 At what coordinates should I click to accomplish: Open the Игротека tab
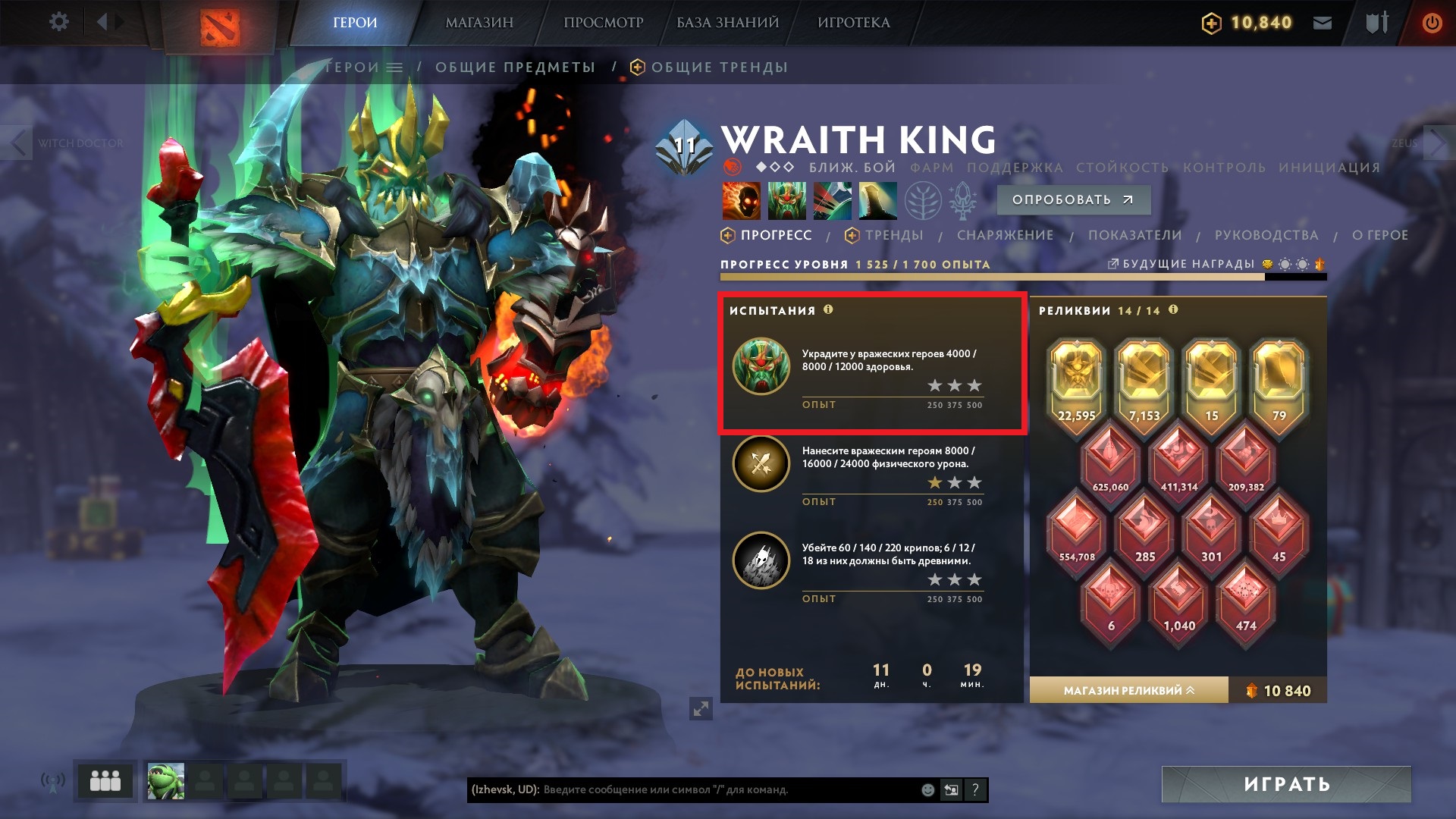853,23
